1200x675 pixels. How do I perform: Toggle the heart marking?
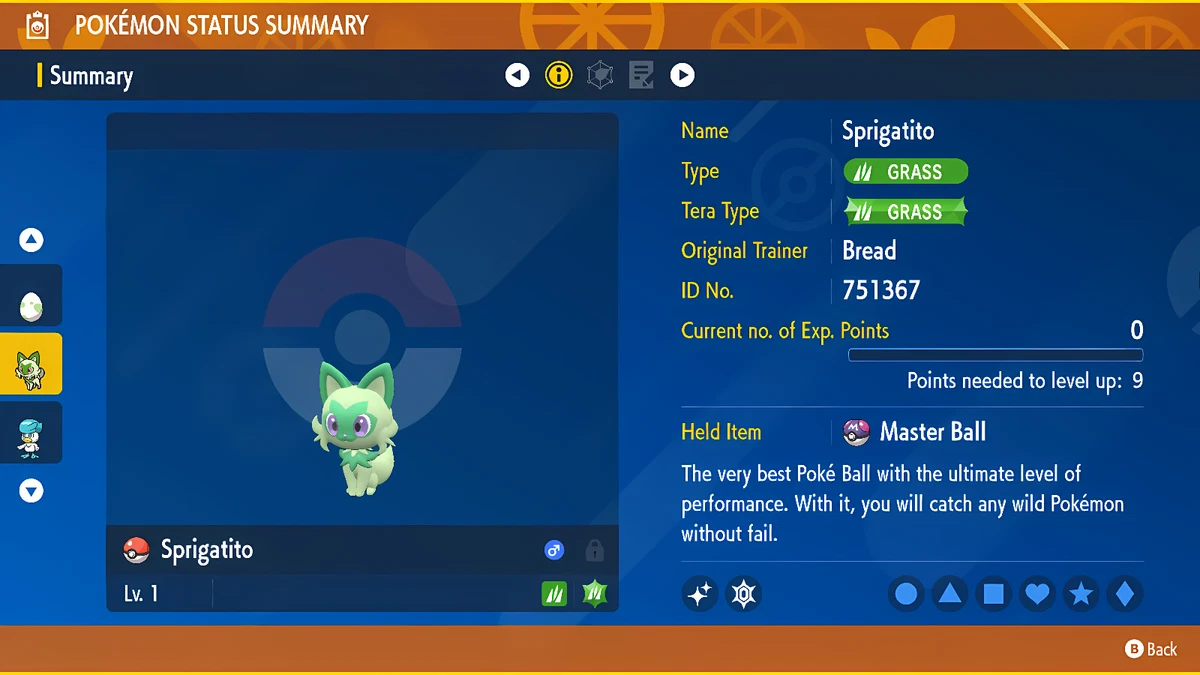click(x=1038, y=595)
